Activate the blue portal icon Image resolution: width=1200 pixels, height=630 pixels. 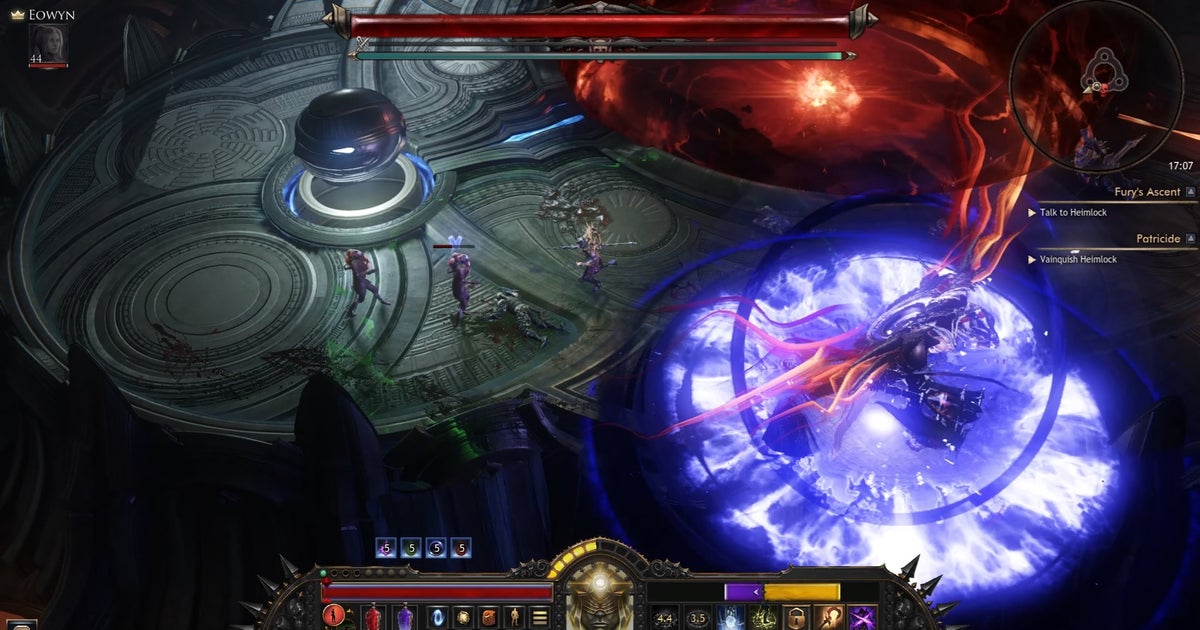point(438,617)
